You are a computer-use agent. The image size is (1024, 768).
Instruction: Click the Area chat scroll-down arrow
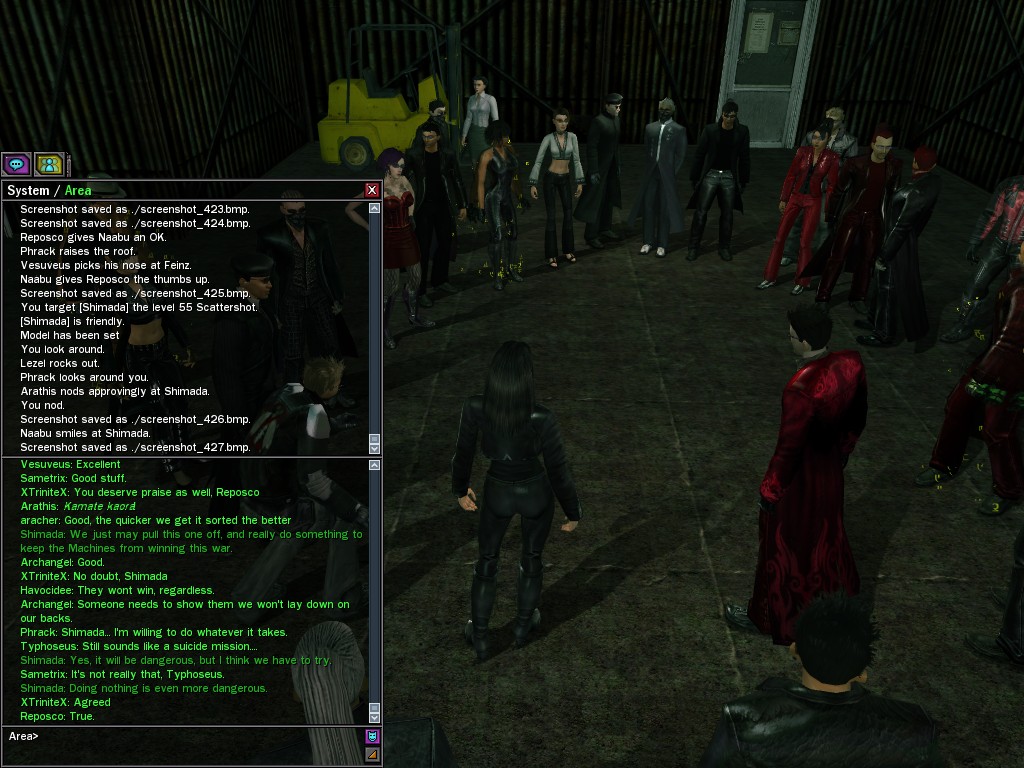pyautogui.click(x=375, y=717)
